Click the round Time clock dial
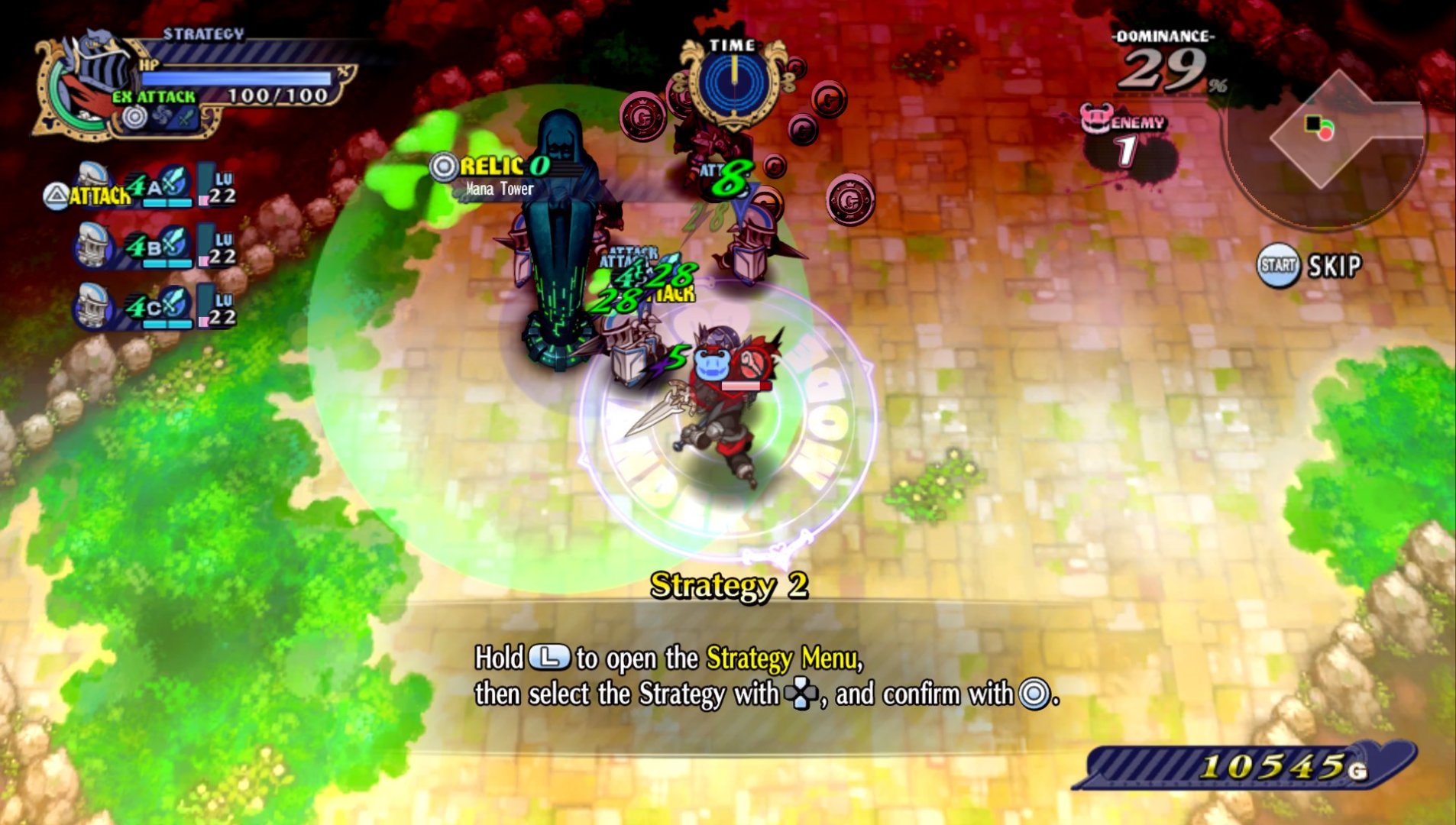Image resolution: width=1456 pixels, height=825 pixels. tap(733, 86)
